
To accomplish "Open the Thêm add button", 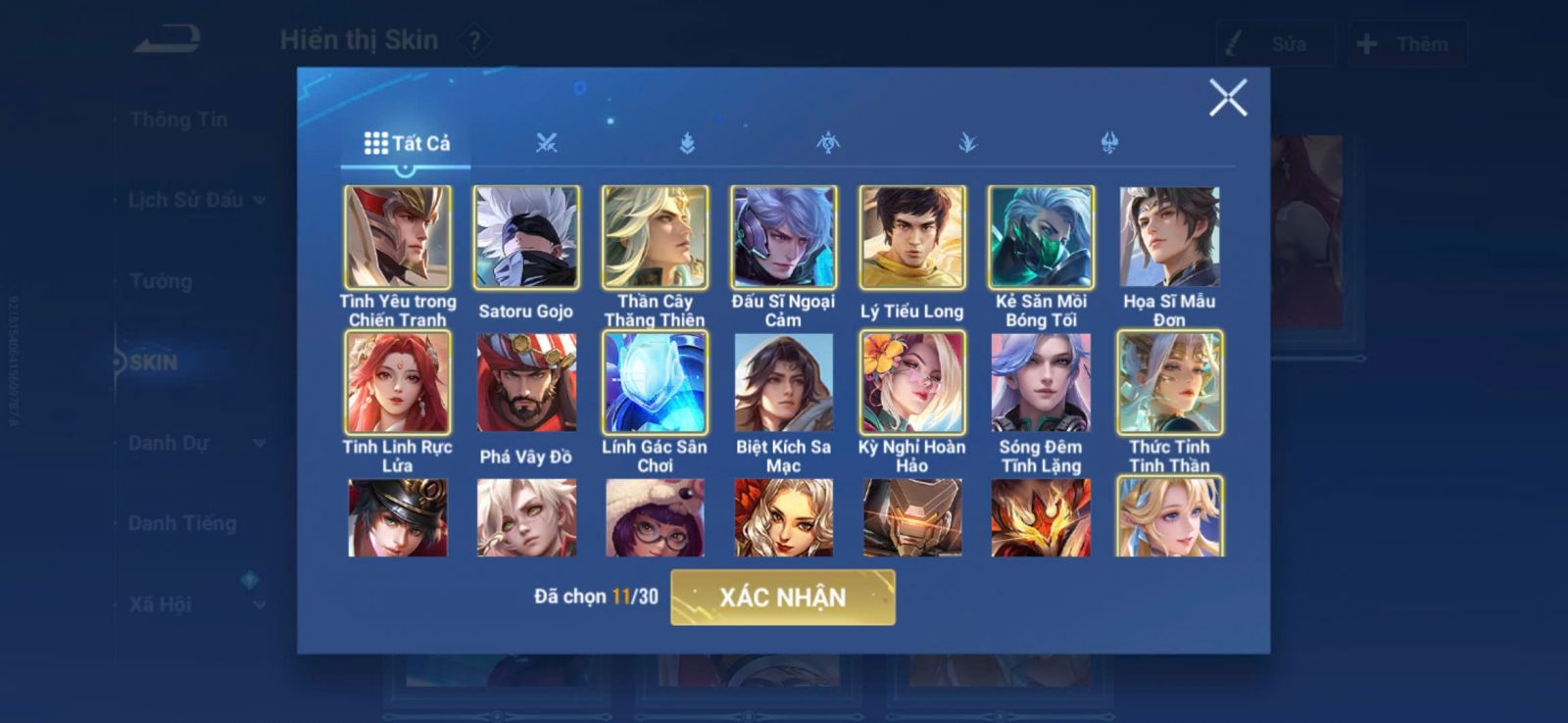I will click(1406, 44).
